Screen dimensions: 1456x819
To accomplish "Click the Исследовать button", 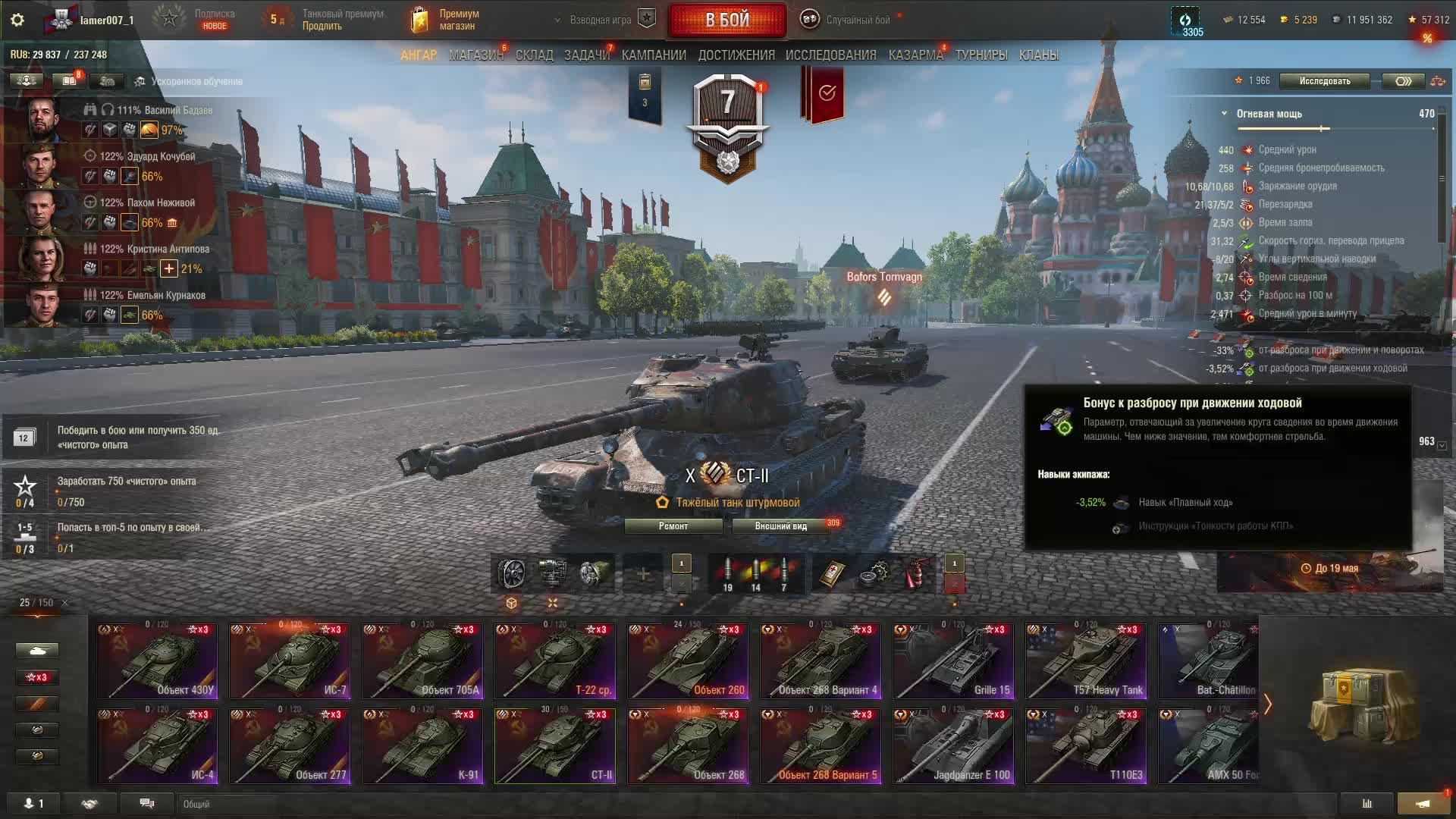I will point(1324,81).
